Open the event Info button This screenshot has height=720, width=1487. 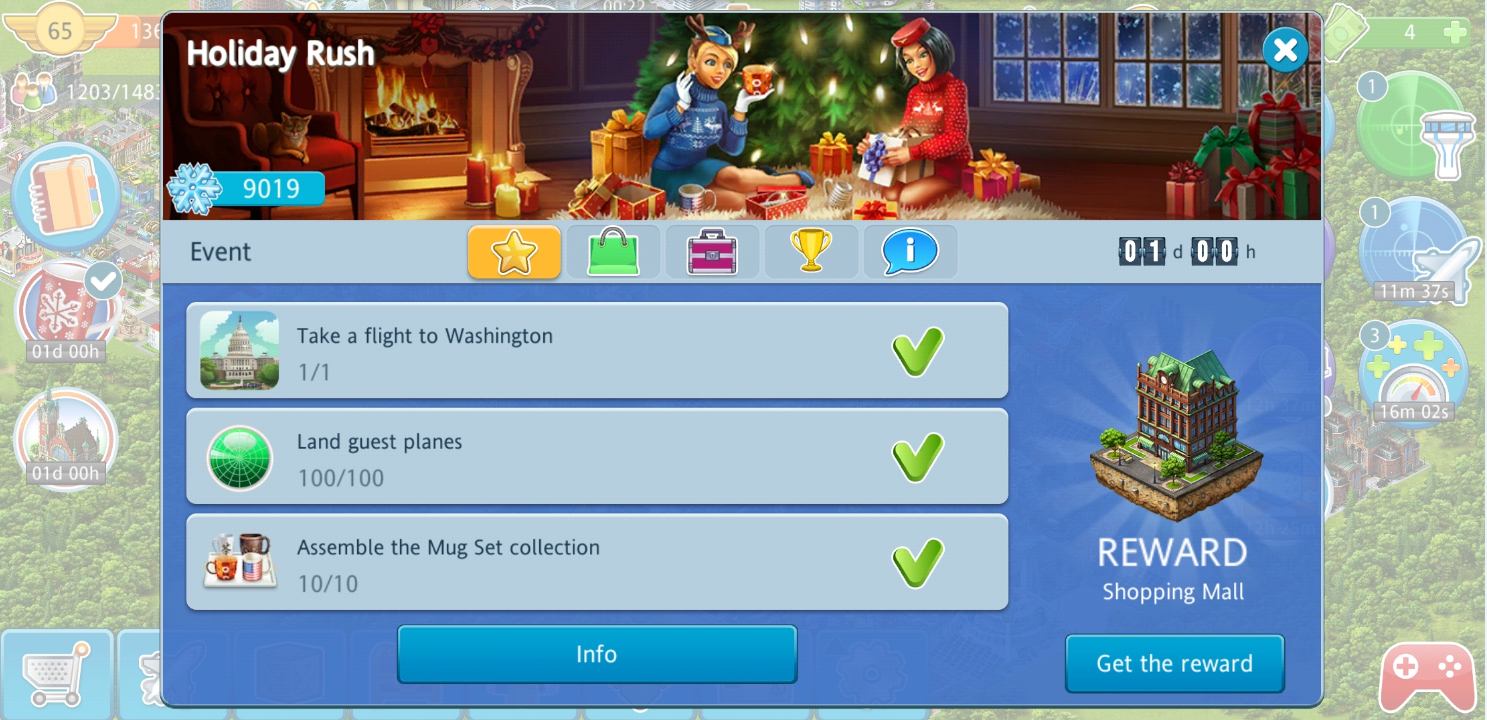point(597,654)
